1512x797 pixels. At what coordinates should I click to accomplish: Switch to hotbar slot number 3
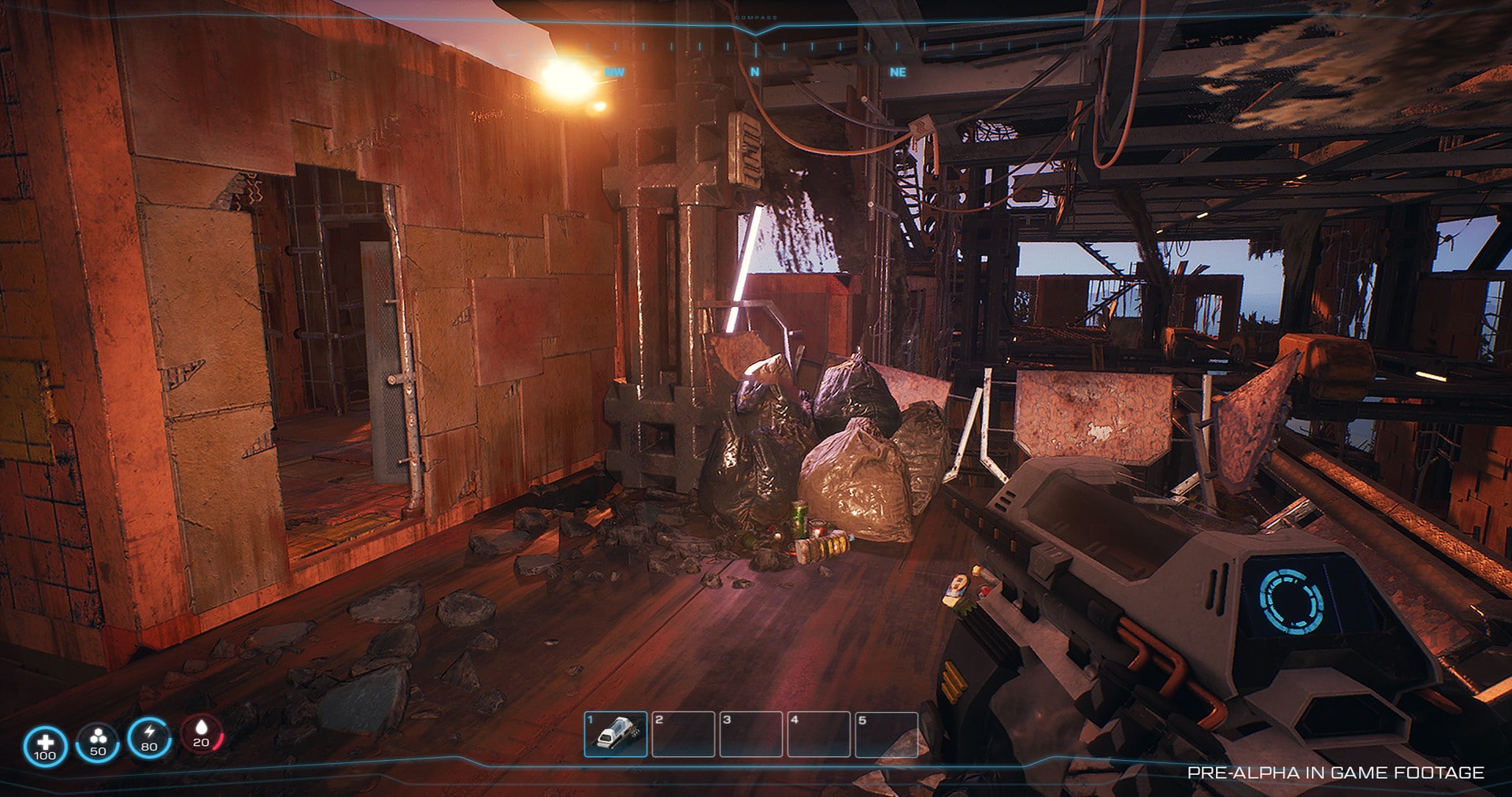coord(751,734)
